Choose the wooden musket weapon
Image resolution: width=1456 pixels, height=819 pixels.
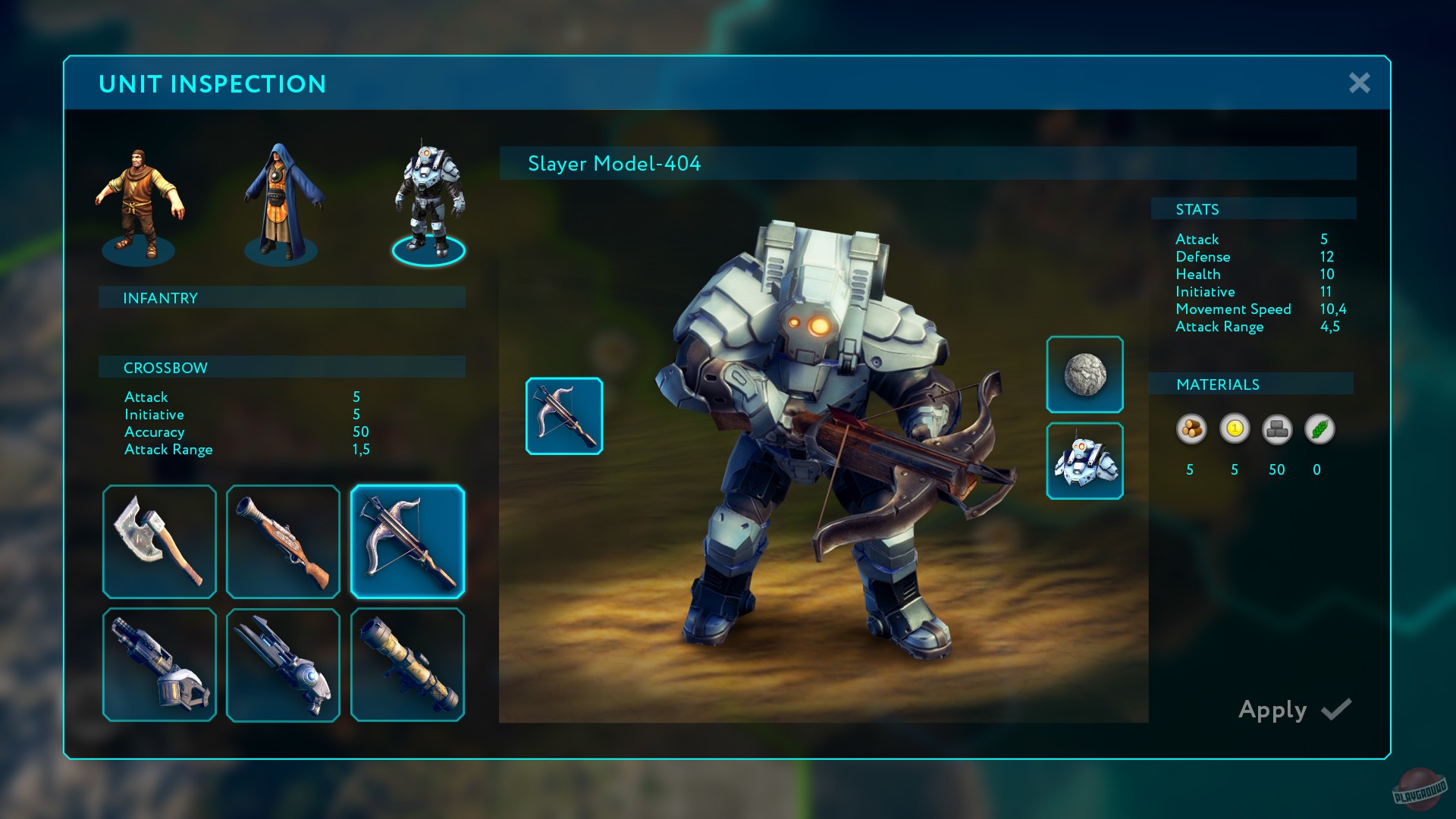(x=283, y=541)
